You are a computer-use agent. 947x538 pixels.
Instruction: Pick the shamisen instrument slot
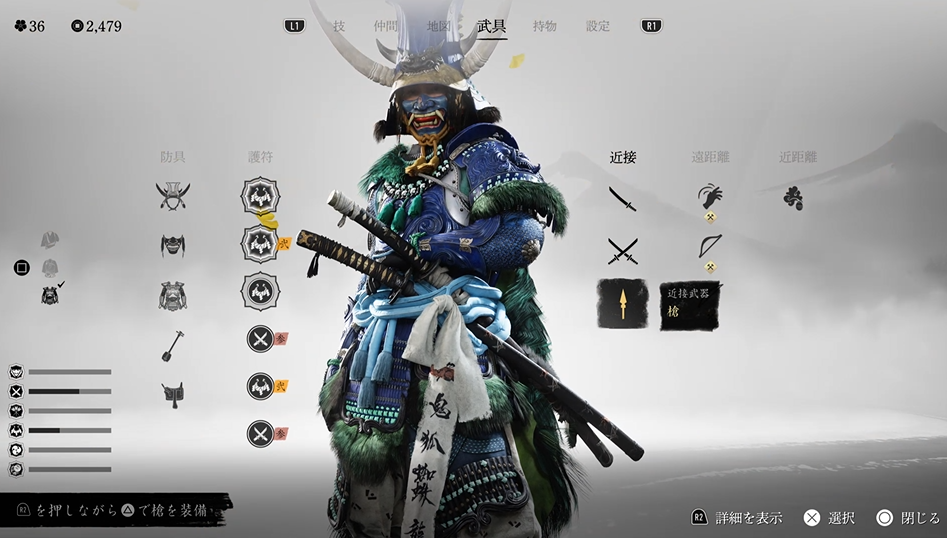coord(173,345)
